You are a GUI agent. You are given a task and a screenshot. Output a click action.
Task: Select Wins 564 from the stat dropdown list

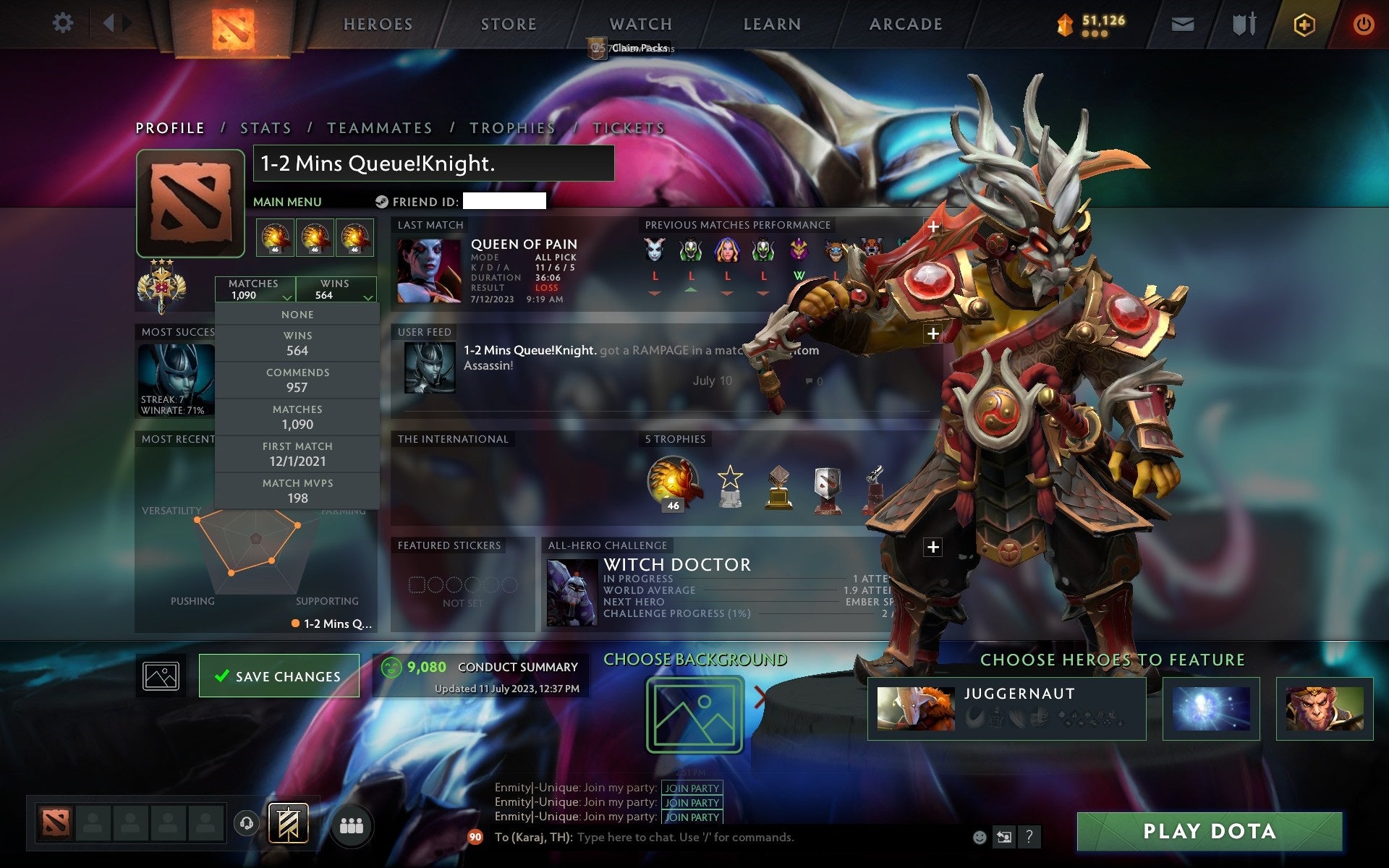297,343
